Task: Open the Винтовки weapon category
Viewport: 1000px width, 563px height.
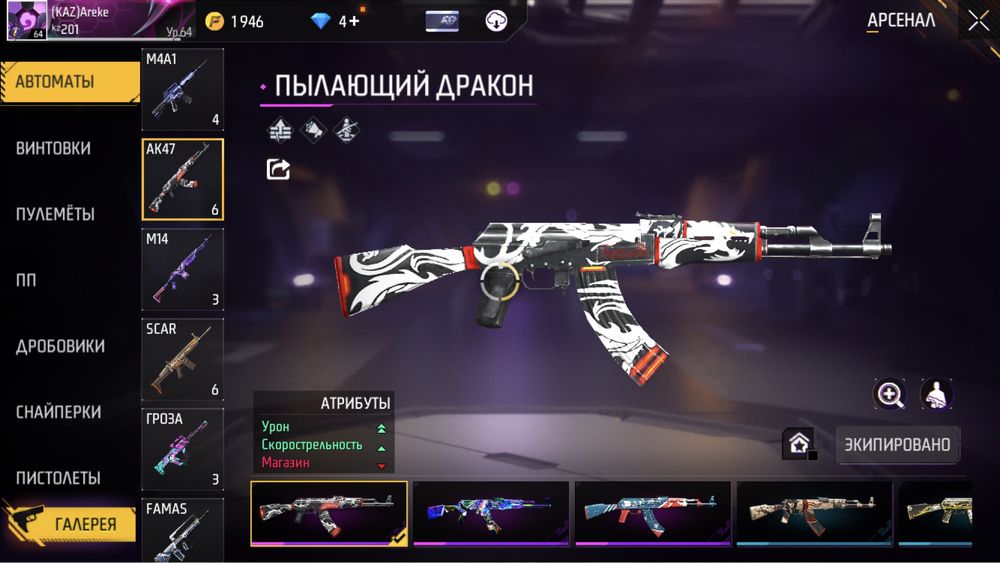Action: pos(54,148)
